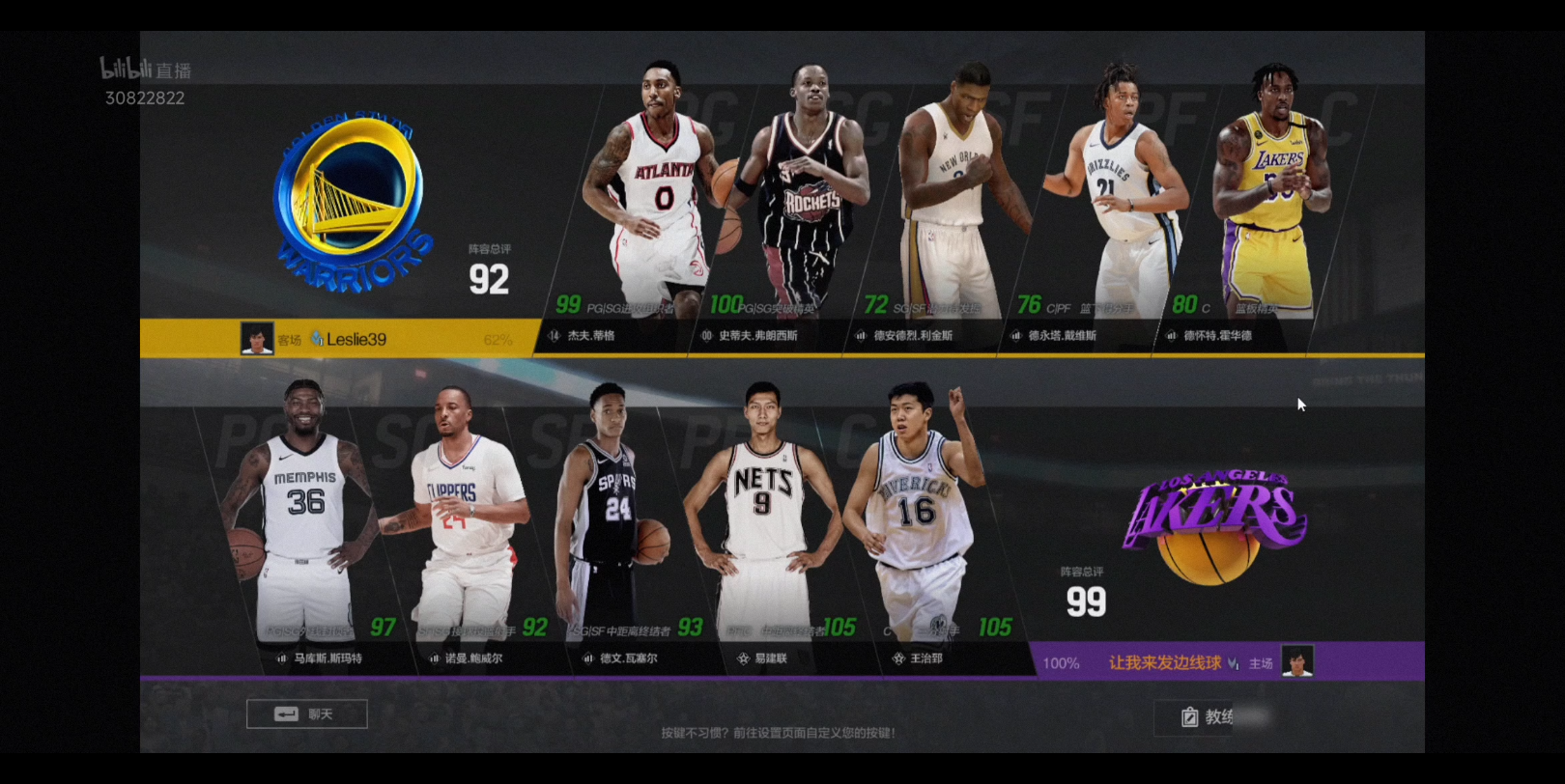This screenshot has height=784, width=1565.
Task: Click the home player's avatar beside 主场
Action: [1297, 662]
